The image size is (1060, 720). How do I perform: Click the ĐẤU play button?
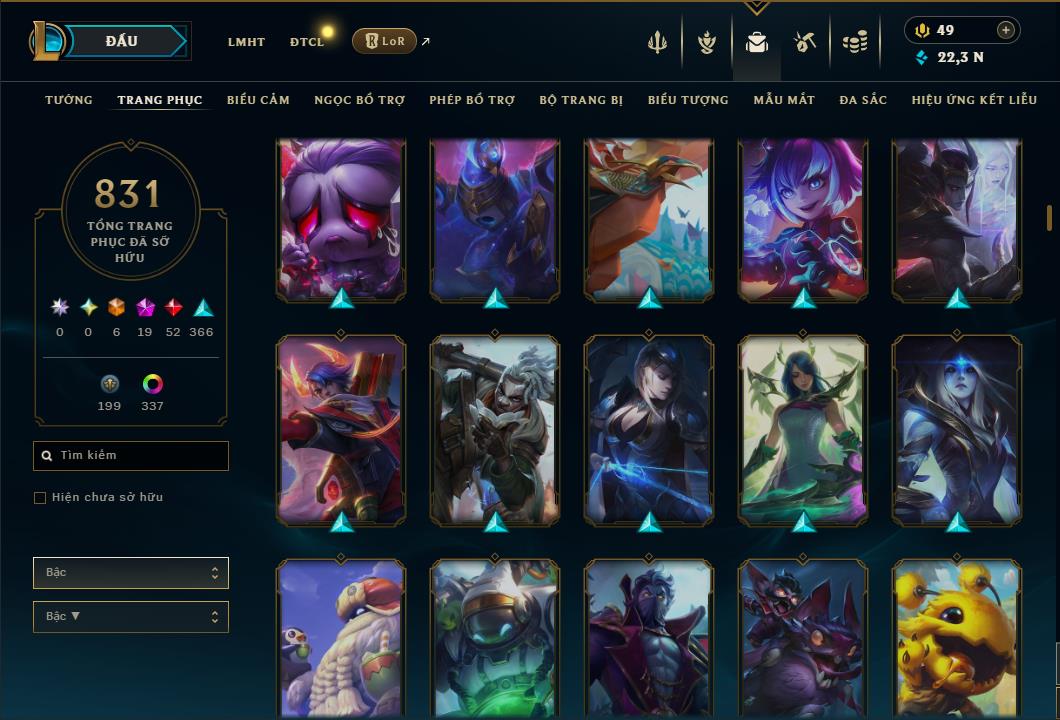pyautogui.click(x=122, y=41)
